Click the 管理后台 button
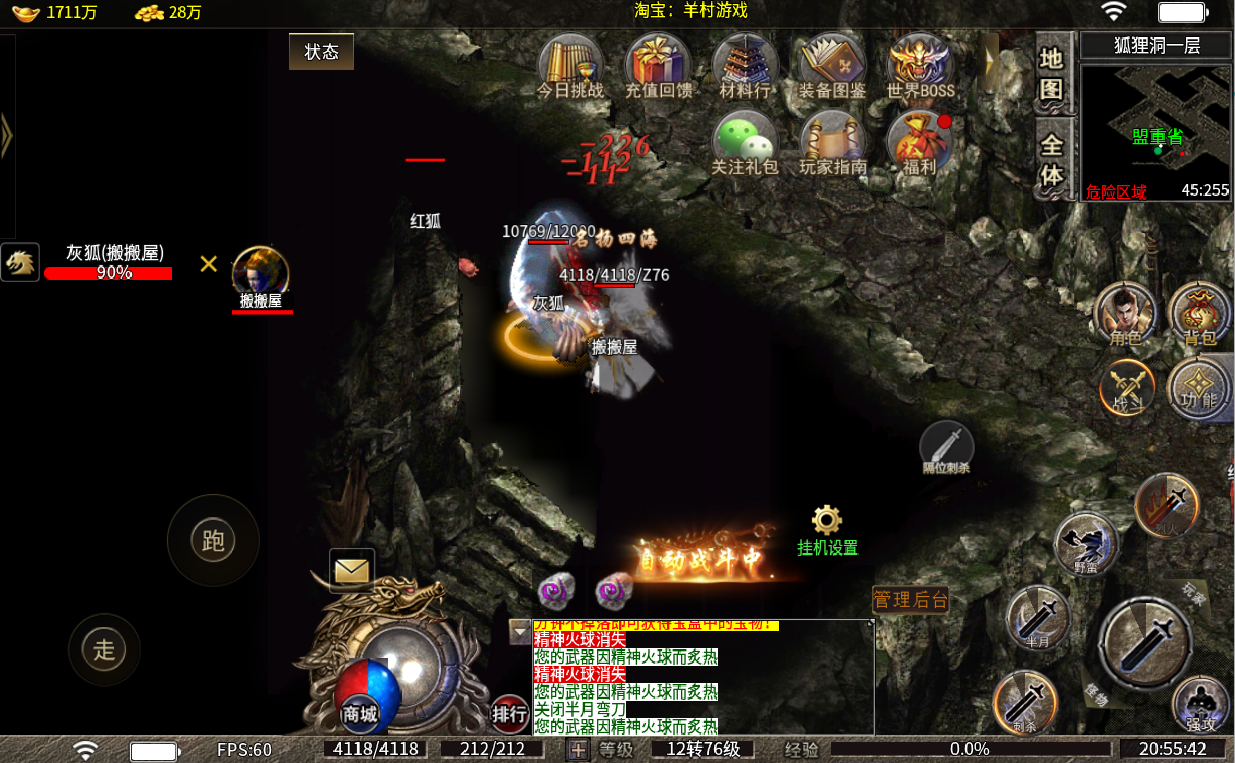 point(910,600)
